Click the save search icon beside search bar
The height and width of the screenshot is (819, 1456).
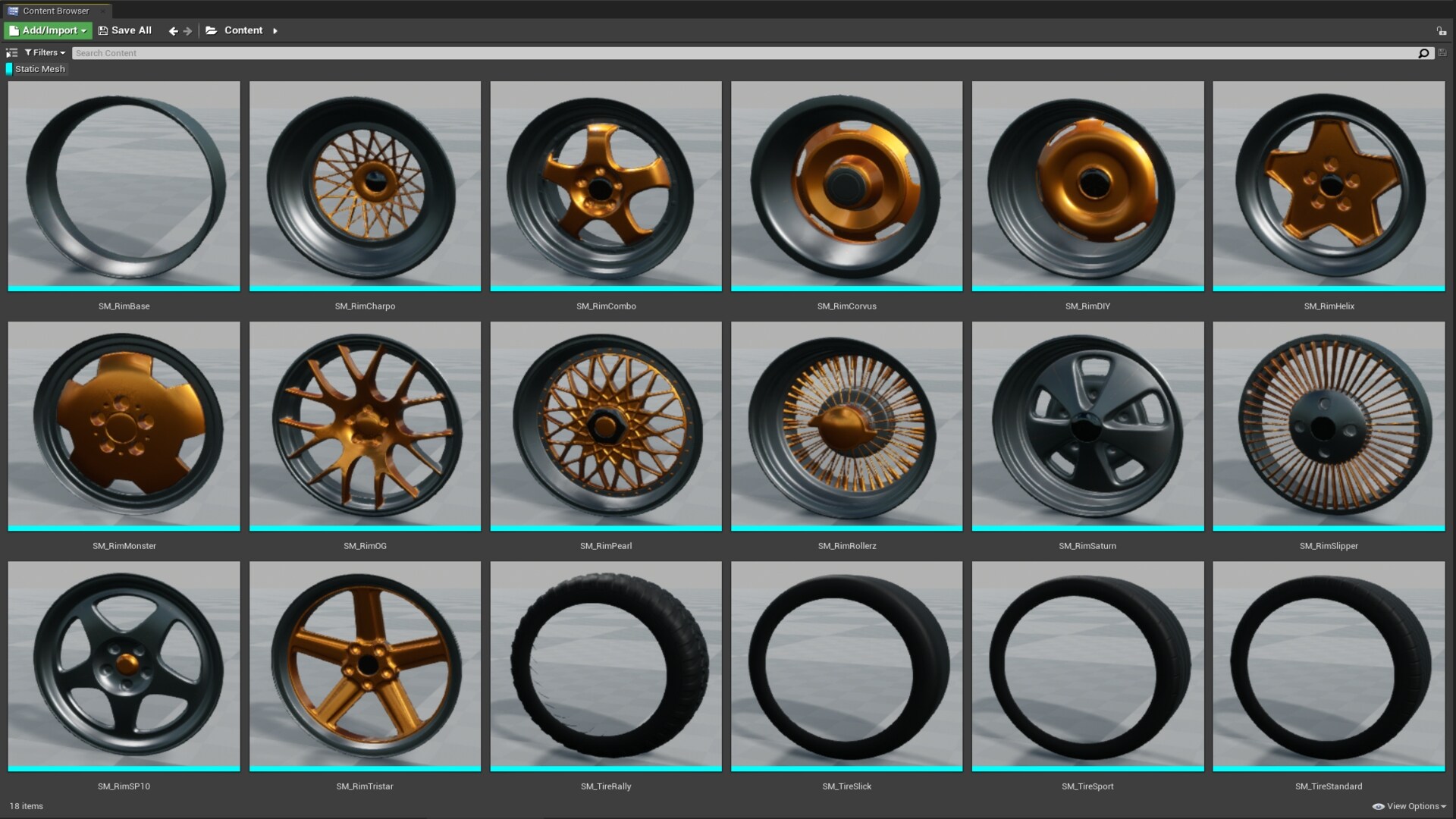(x=1442, y=53)
